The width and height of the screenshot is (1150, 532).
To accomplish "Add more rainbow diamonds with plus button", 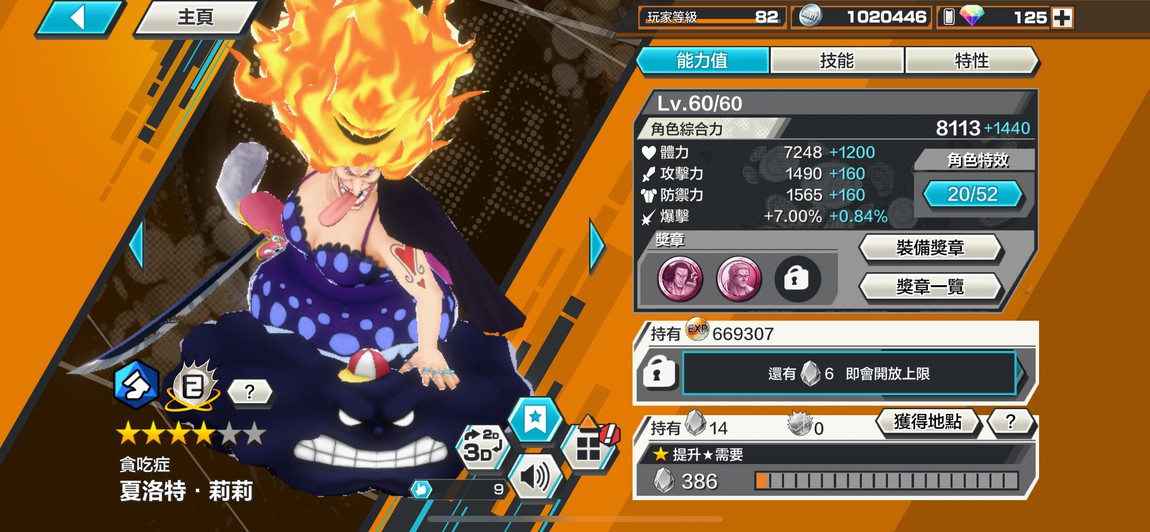I will (1062, 18).
